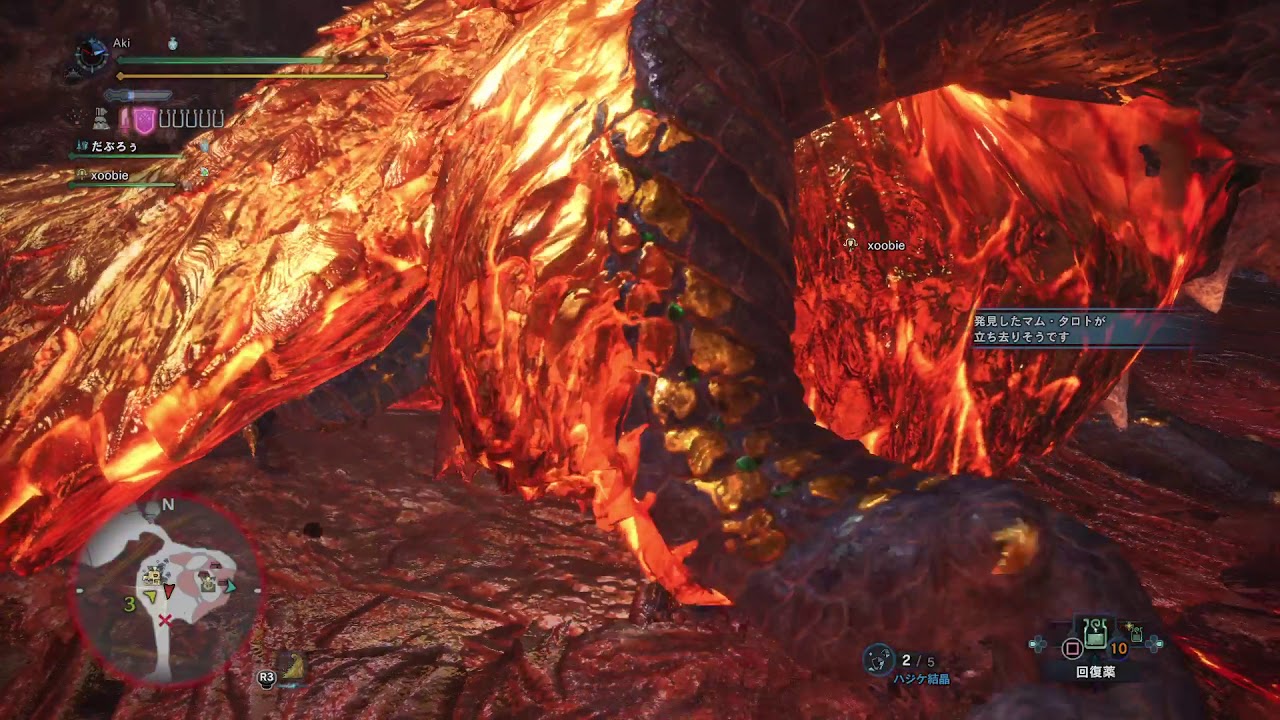Open the circular minimap
The width and height of the screenshot is (1280, 720).
tap(168, 590)
